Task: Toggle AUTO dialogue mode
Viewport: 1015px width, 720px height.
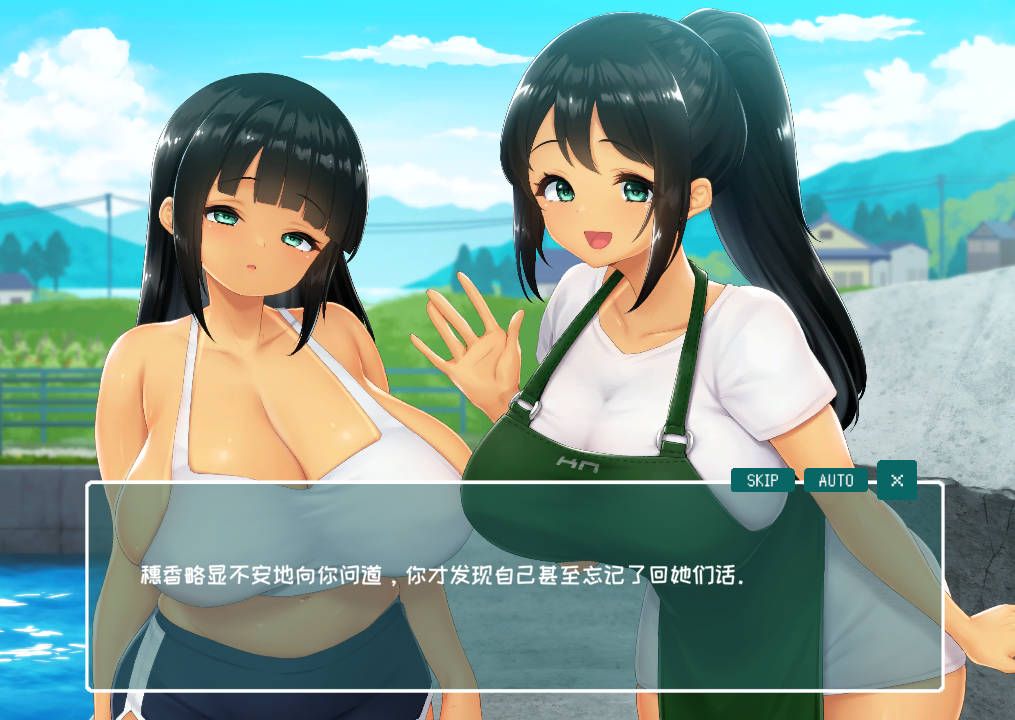Action: [x=836, y=480]
